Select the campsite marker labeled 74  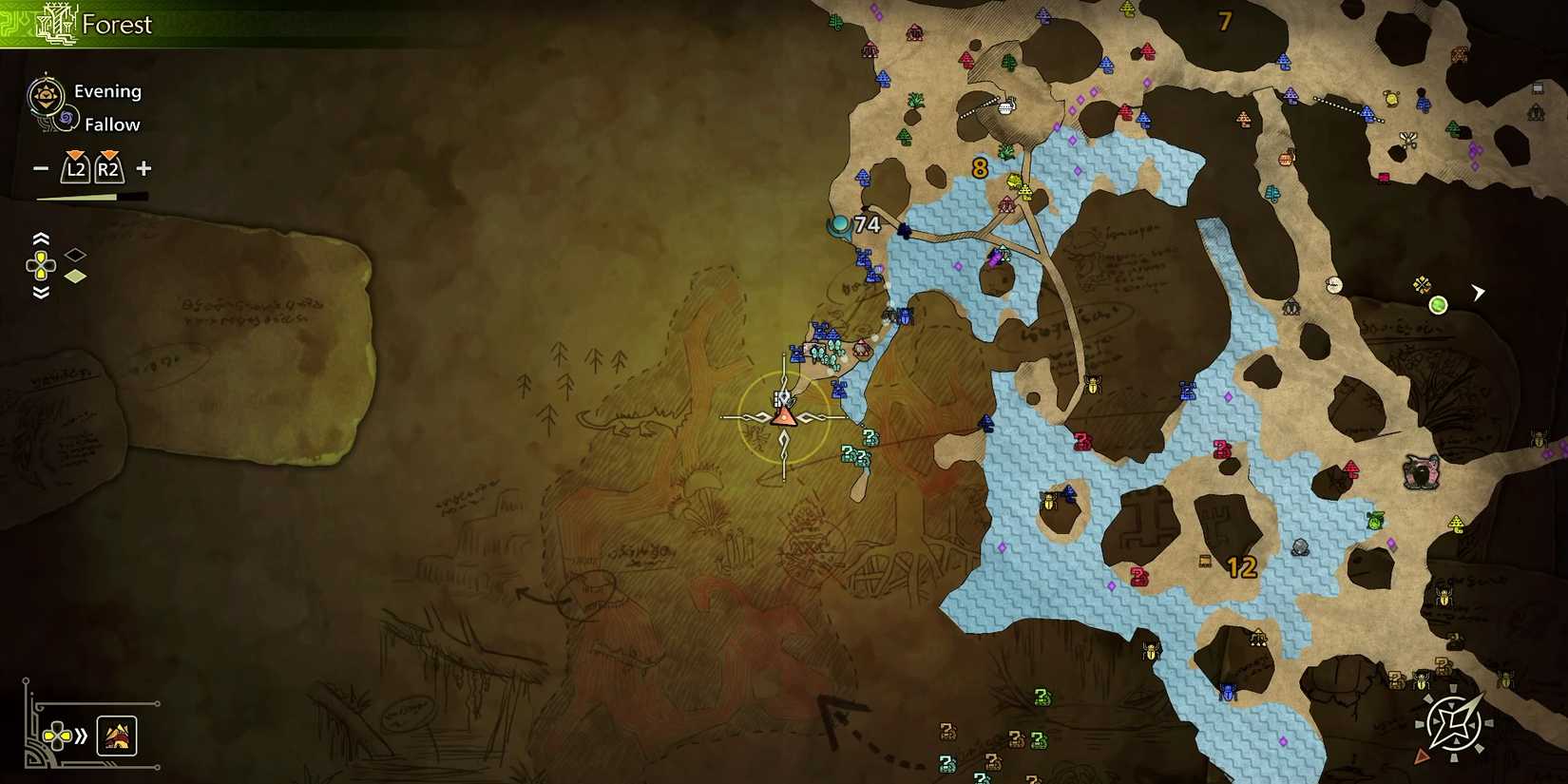840,225
